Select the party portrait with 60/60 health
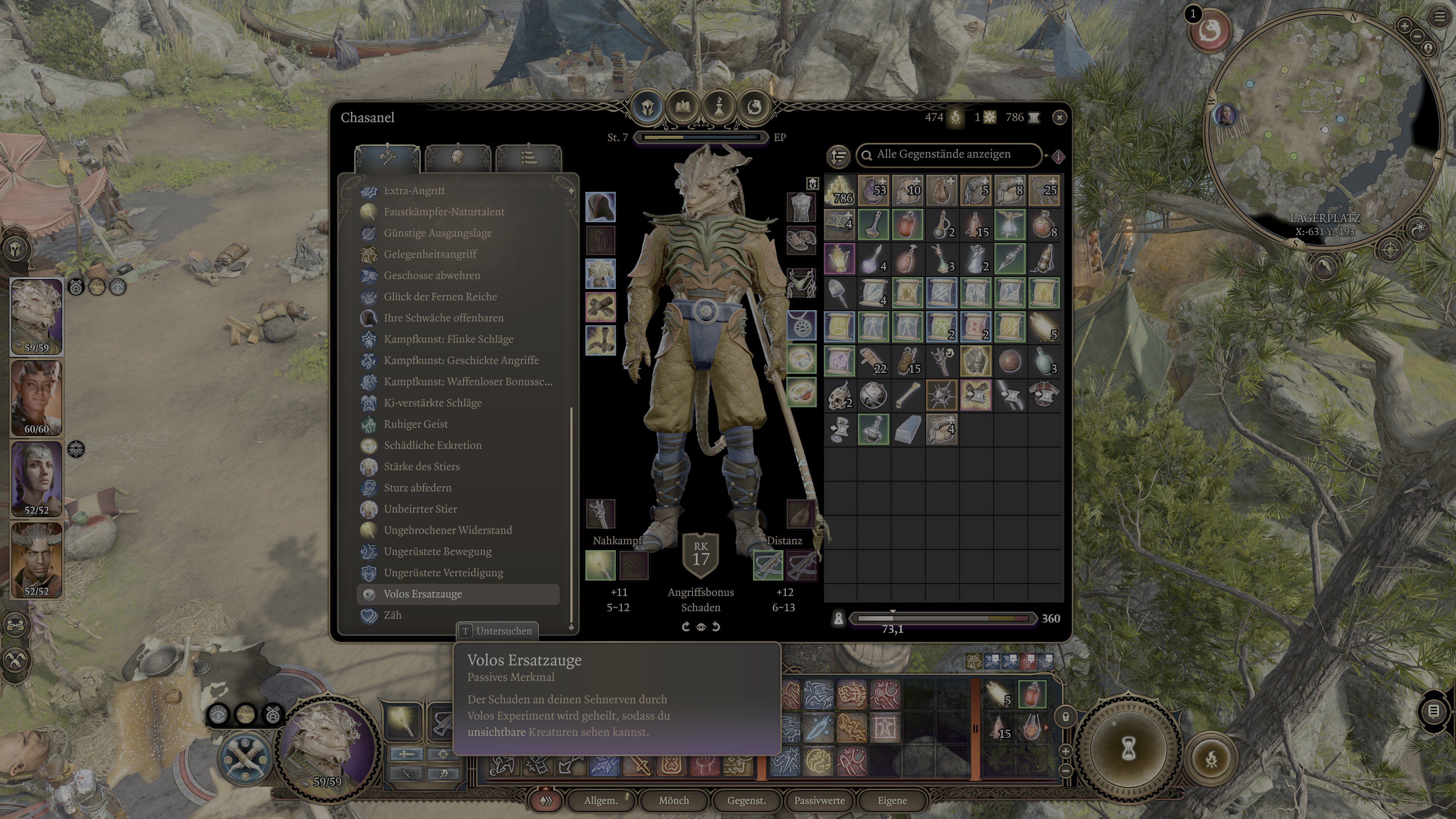The height and width of the screenshot is (819, 1456). (x=37, y=398)
